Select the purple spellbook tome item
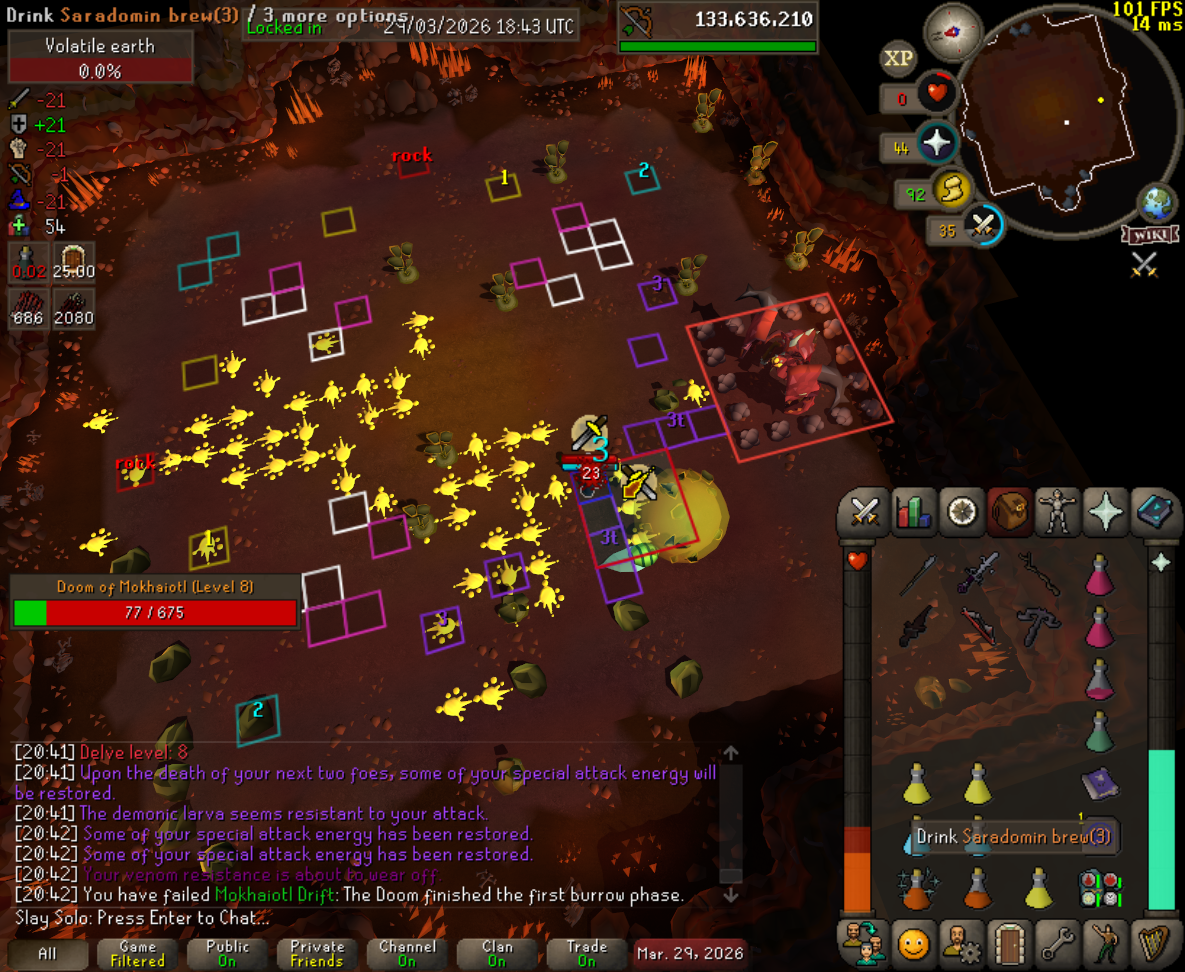Viewport: 1185px width, 972px height. pyautogui.click(x=1099, y=784)
